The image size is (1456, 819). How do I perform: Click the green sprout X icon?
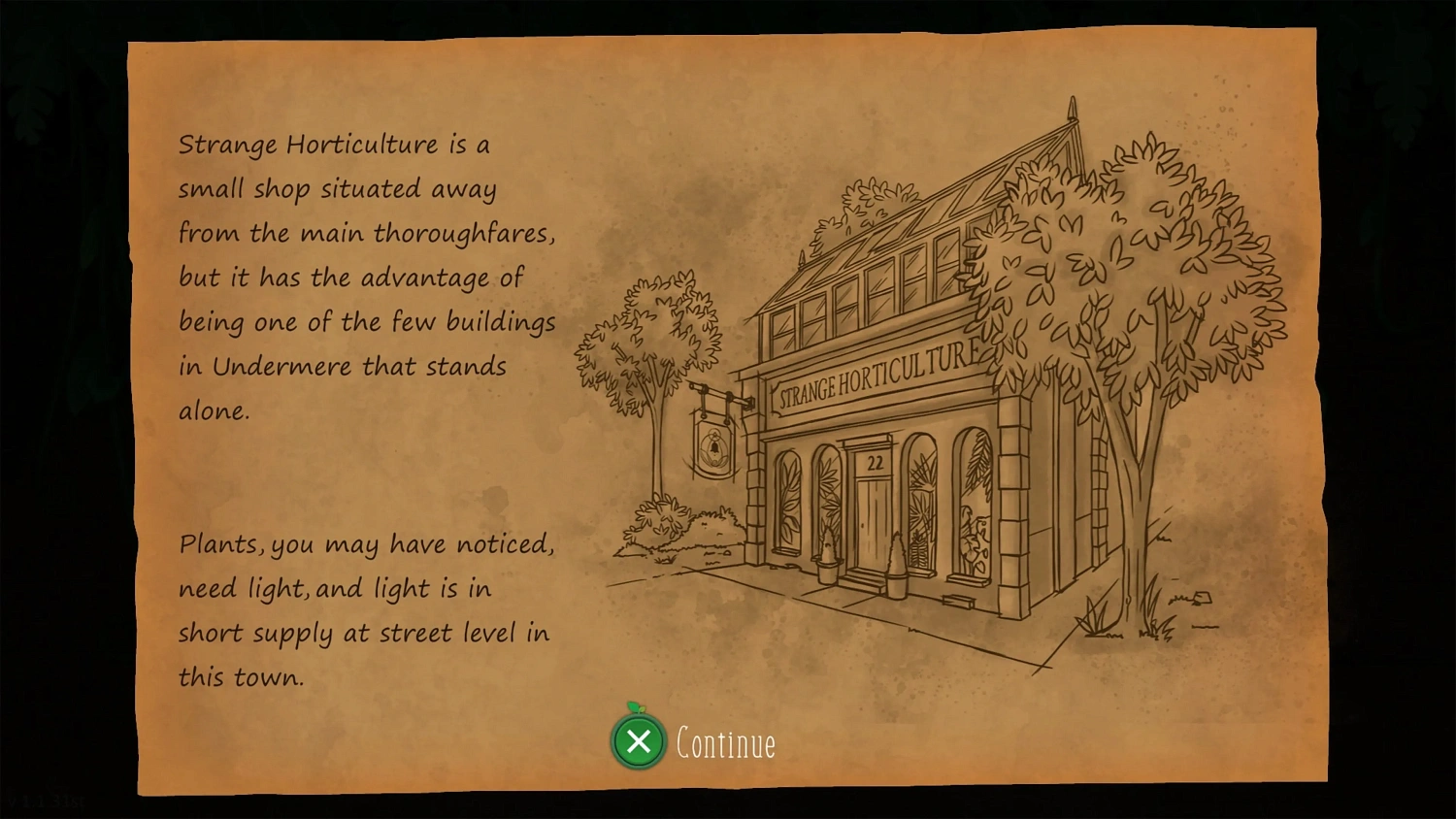pyautogui.click(x=639, y=742)
